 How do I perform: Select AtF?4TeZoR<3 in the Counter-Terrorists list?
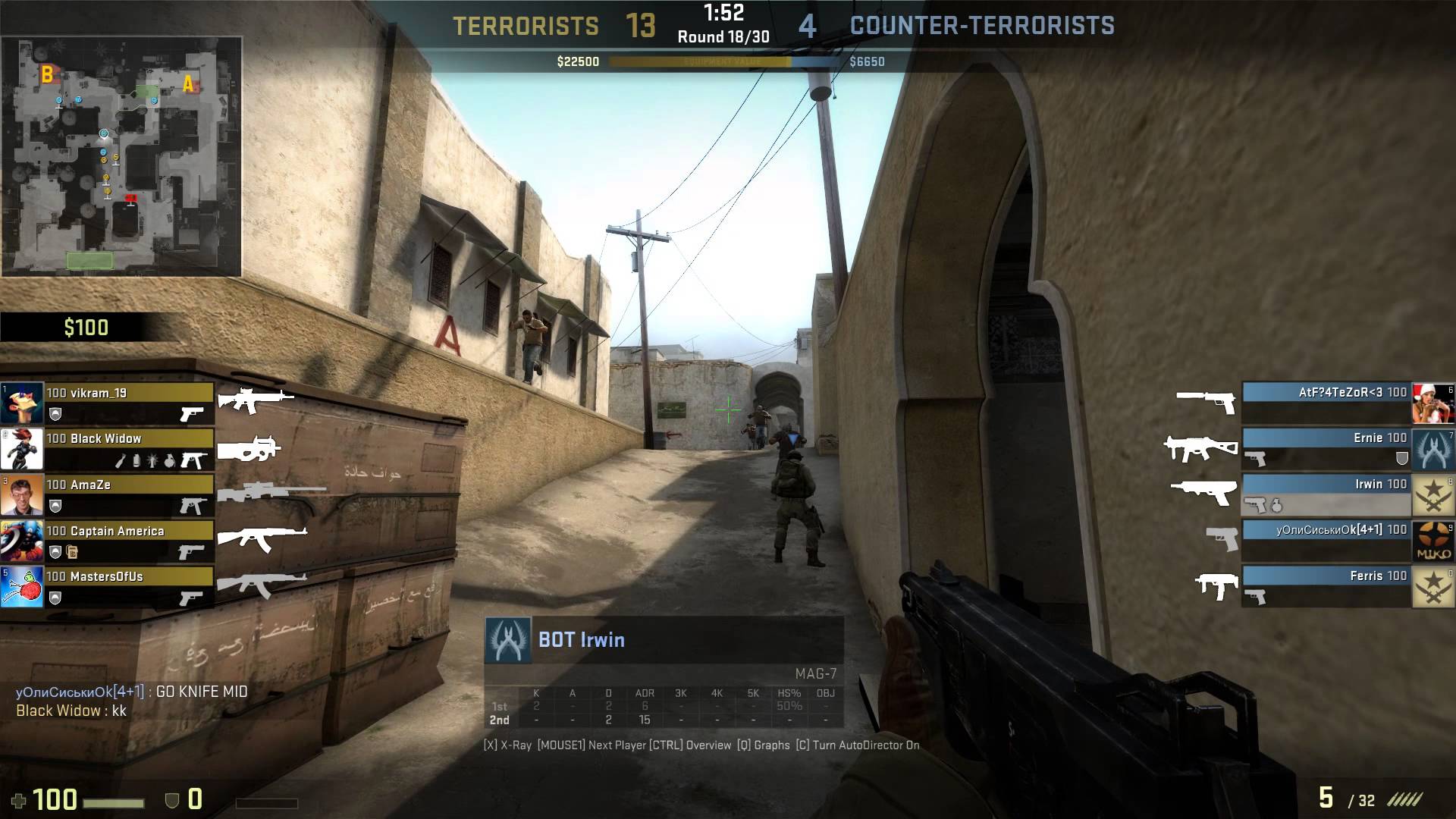tap(1326, 403)
